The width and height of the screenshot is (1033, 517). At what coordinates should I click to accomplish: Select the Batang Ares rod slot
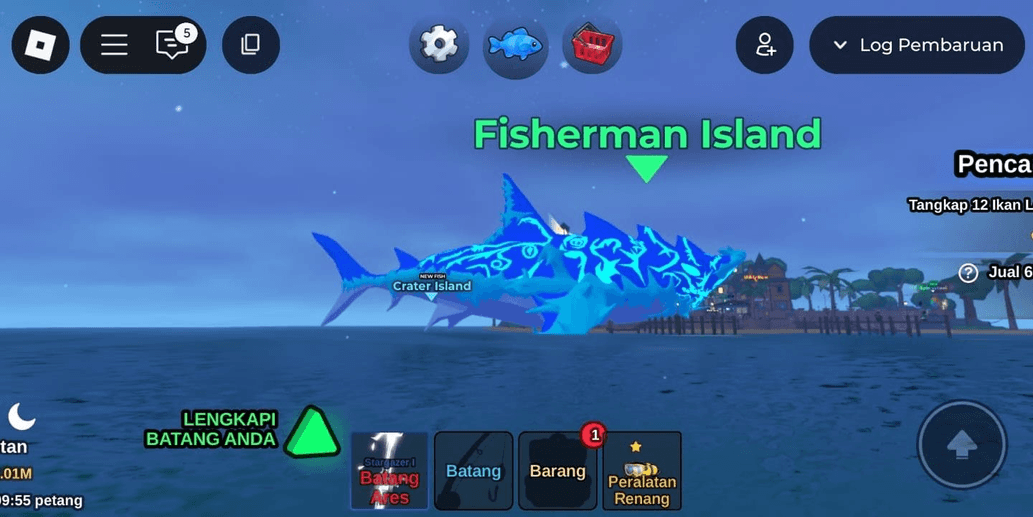(x=389, y=471)
